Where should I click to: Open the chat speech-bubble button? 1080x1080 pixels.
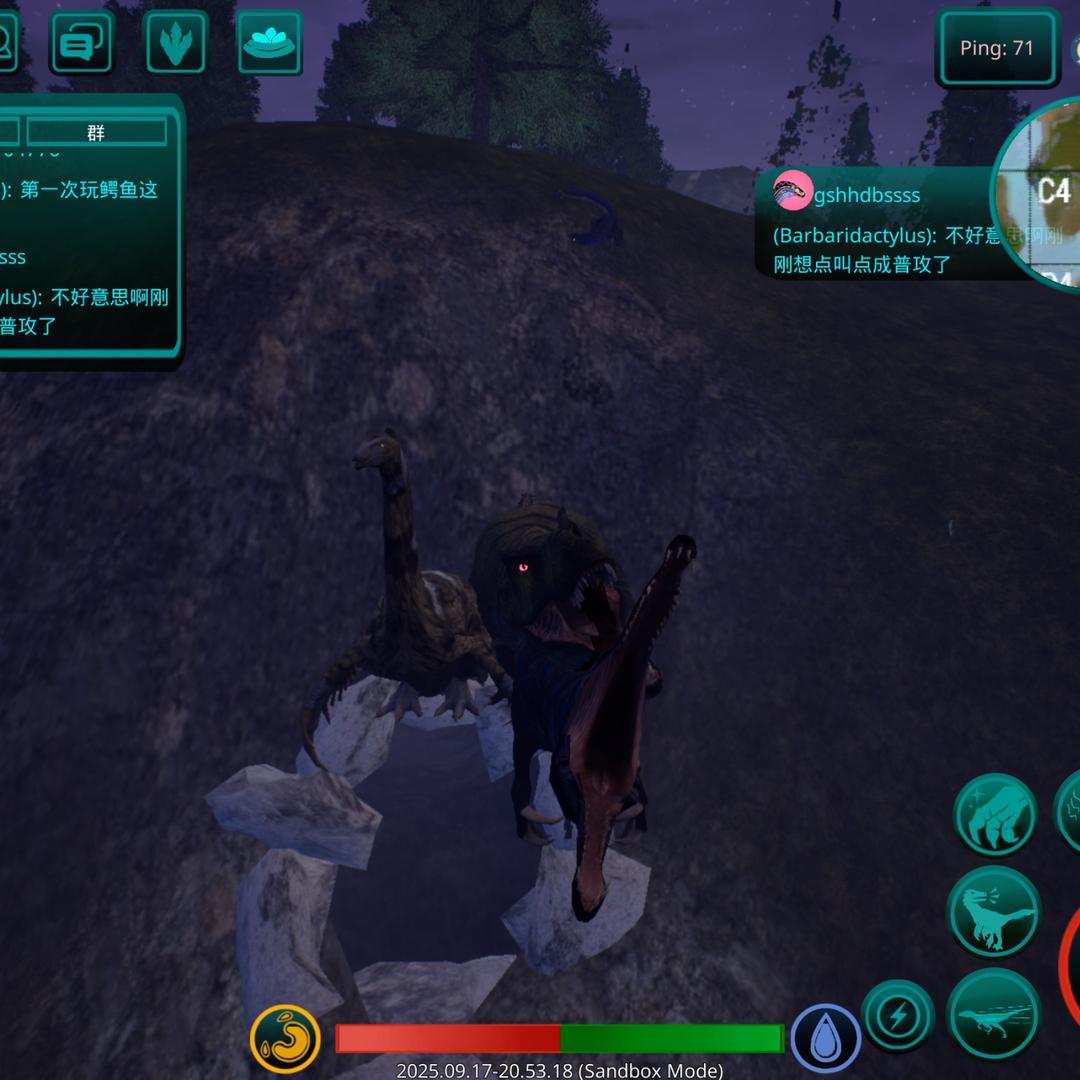(81, 43)
